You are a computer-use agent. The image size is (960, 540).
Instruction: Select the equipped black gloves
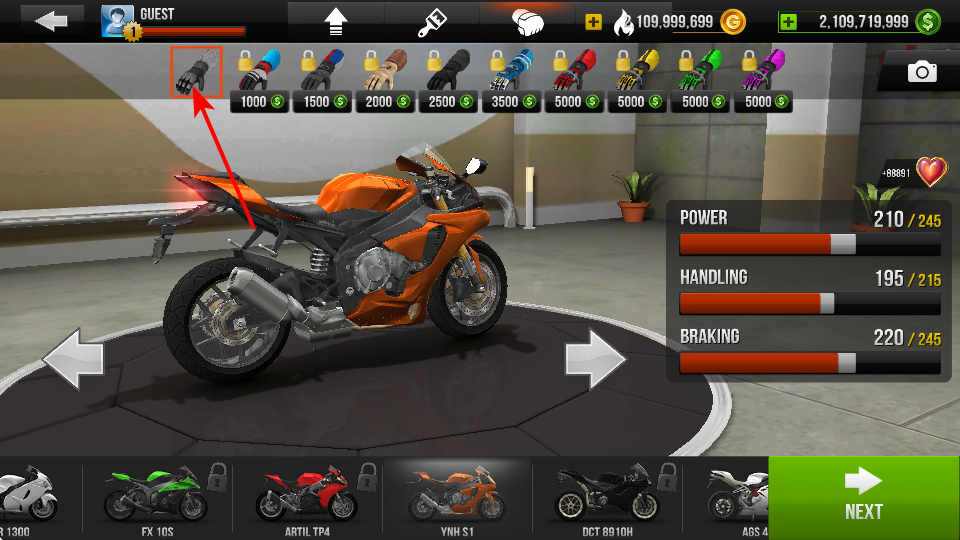(x=196, y=73)
